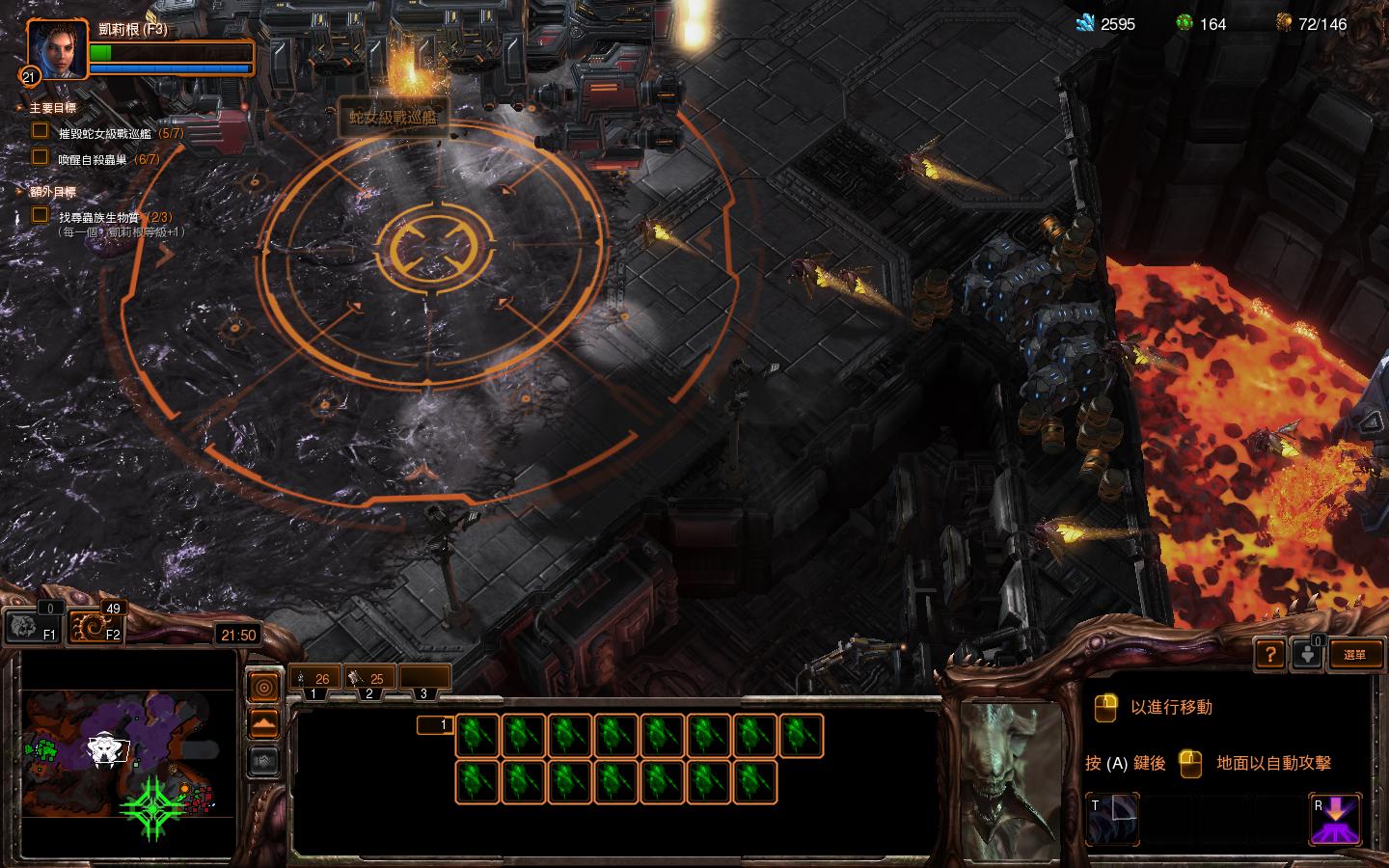Screen dimensions: 1389x868
Task: Activate the purple R landing ability
Action: click(x=1335, y=819)
